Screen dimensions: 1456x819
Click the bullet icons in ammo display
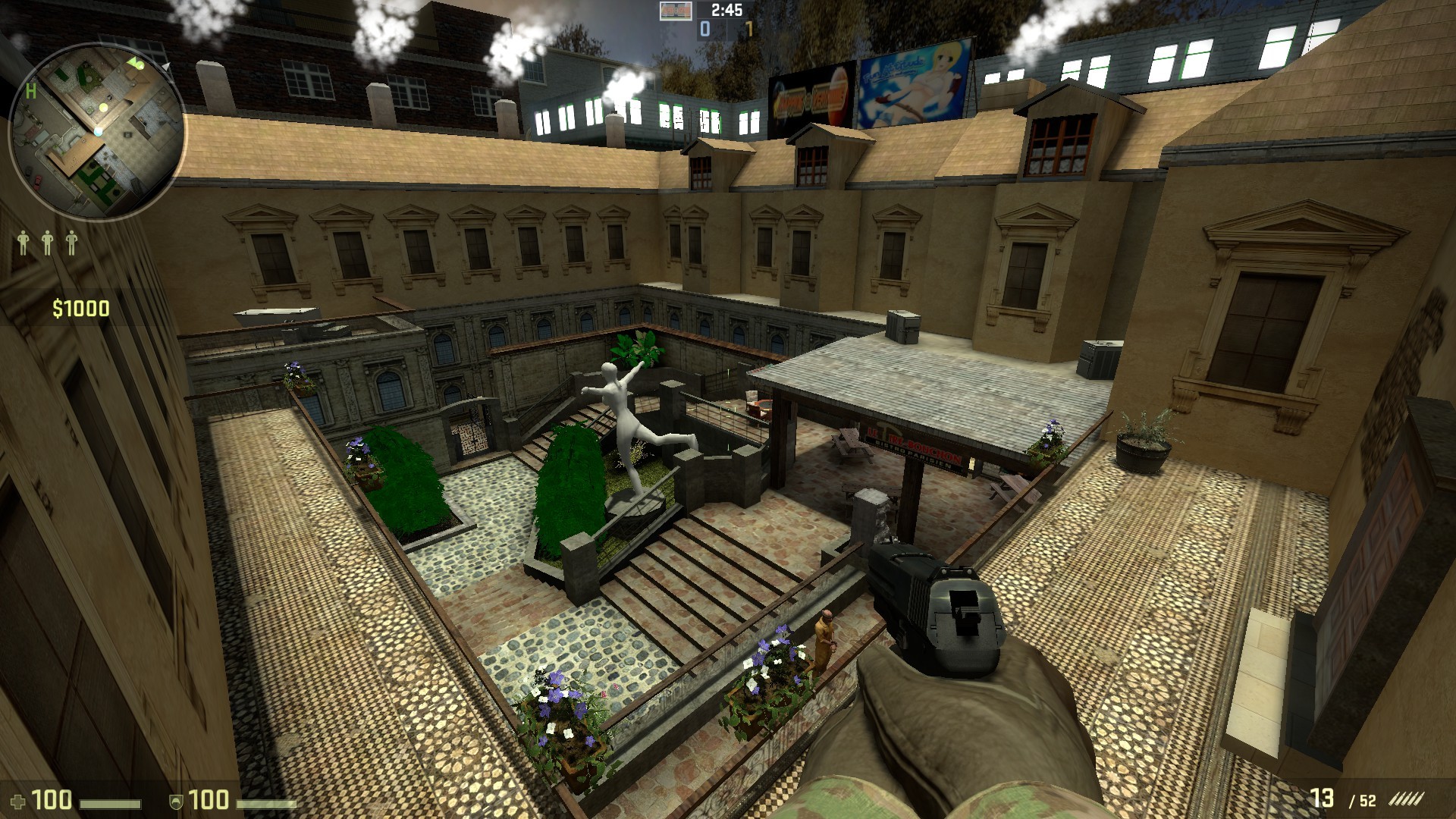coord(1408,798)
